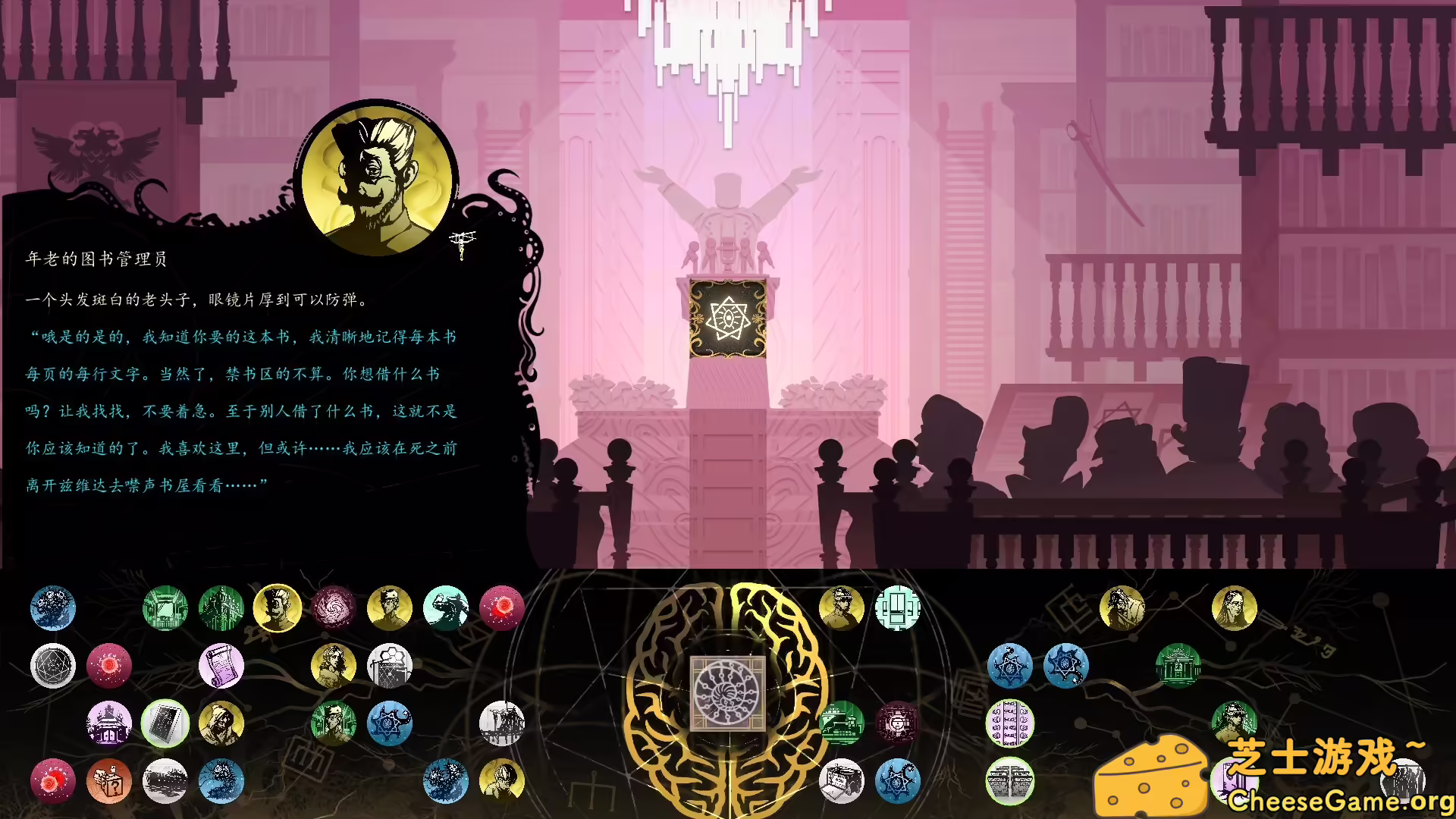
Task: Open the green cathedral memory node
Action: pyautogui.click(x=221, y=608)
